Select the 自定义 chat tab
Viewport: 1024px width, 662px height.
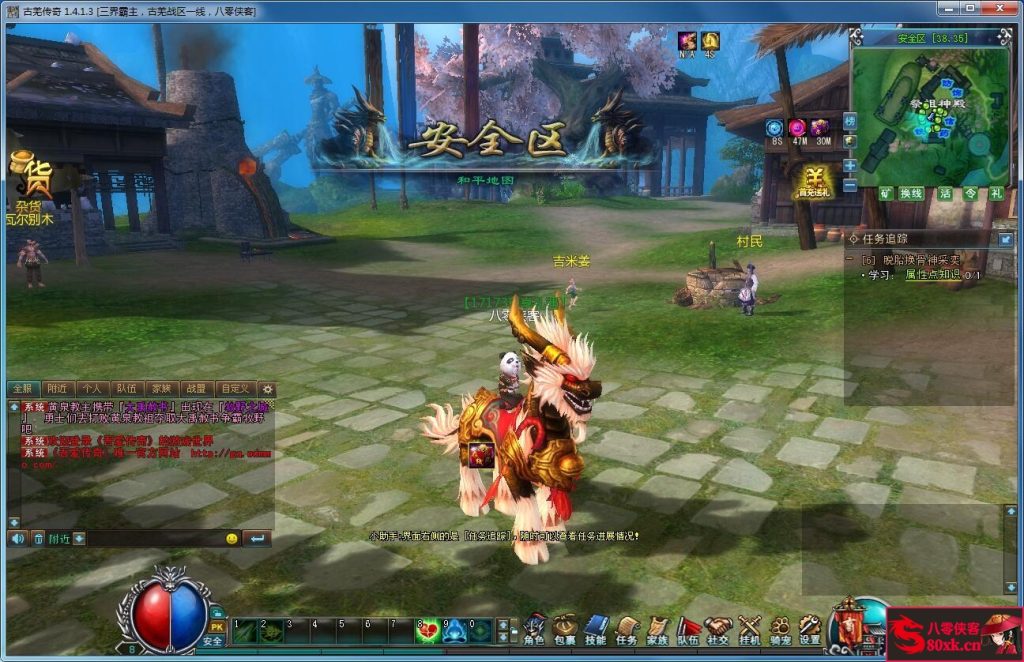coord(235,388)
